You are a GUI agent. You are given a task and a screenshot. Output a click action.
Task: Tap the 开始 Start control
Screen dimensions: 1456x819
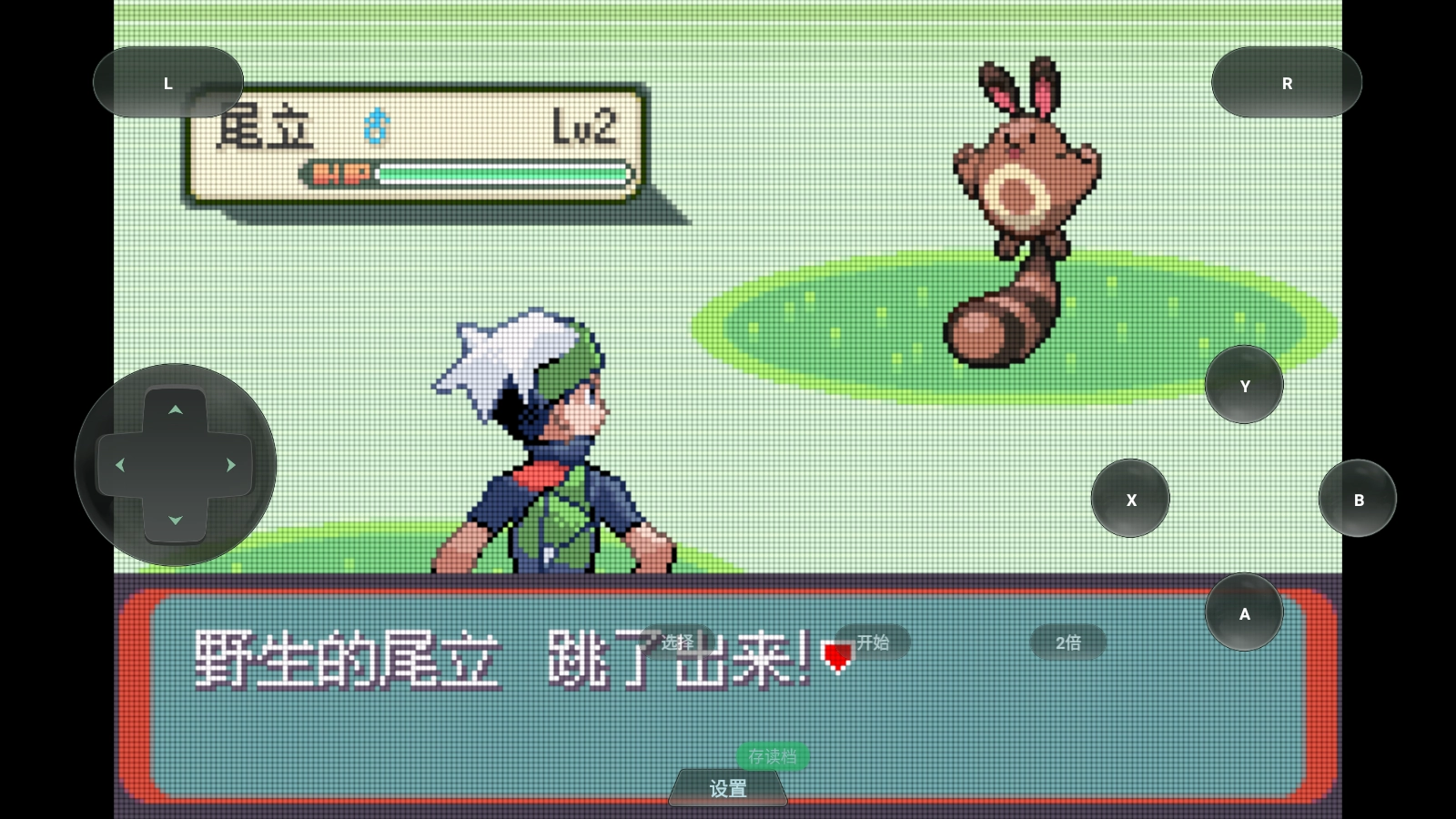(x=872, y=642)
